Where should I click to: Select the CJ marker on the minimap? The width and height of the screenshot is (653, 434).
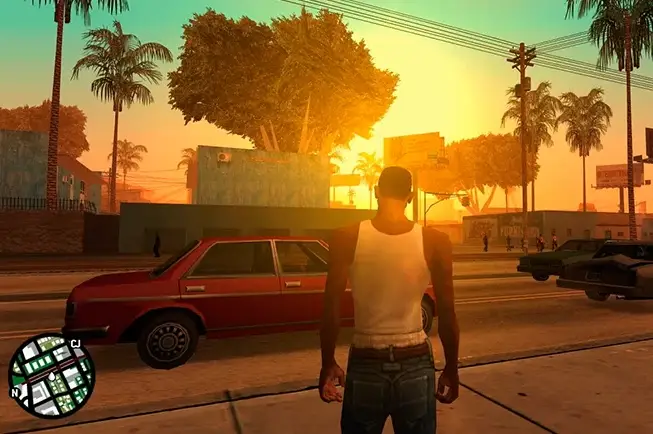click(75, 343)
